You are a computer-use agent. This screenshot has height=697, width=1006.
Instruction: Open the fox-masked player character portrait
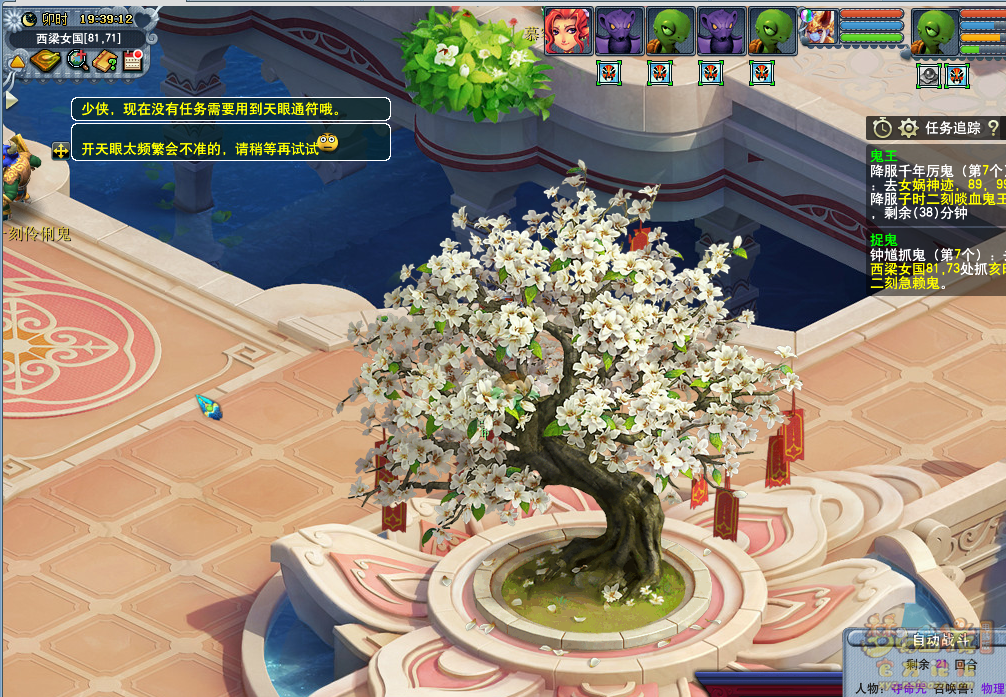click(819, 28)
